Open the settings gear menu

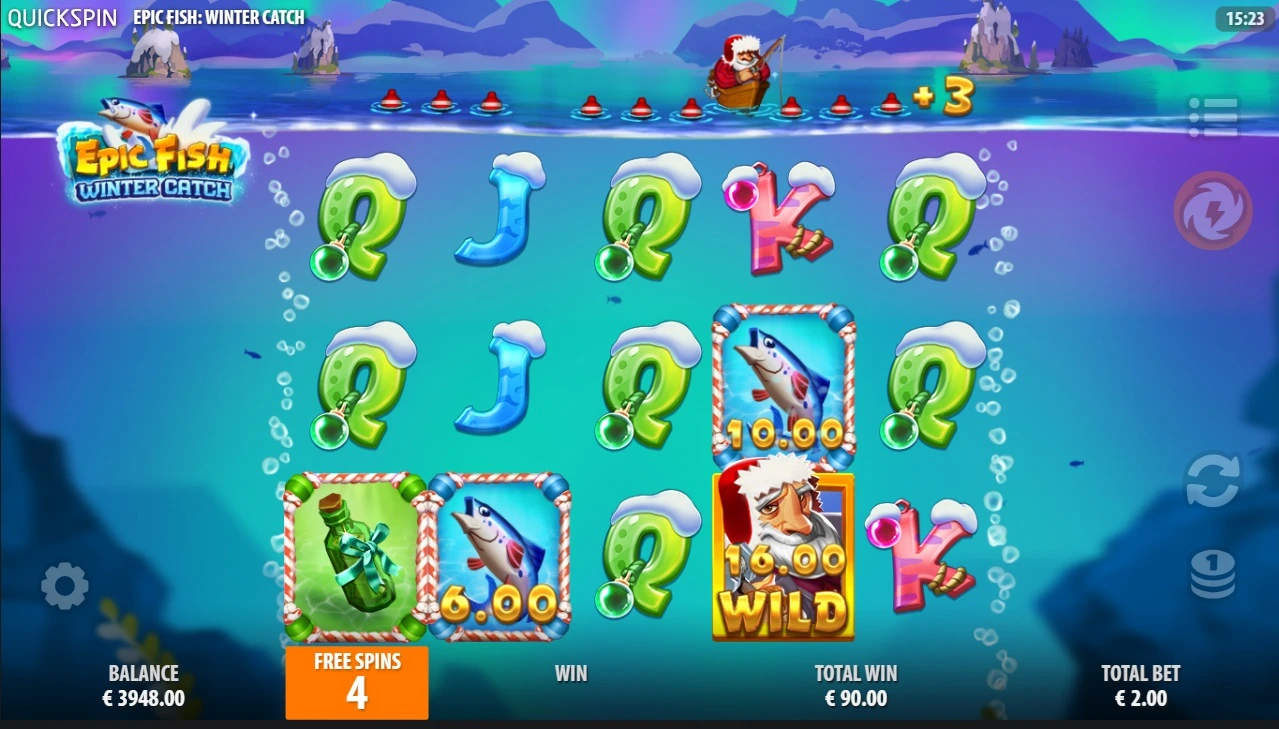point(65,586)
